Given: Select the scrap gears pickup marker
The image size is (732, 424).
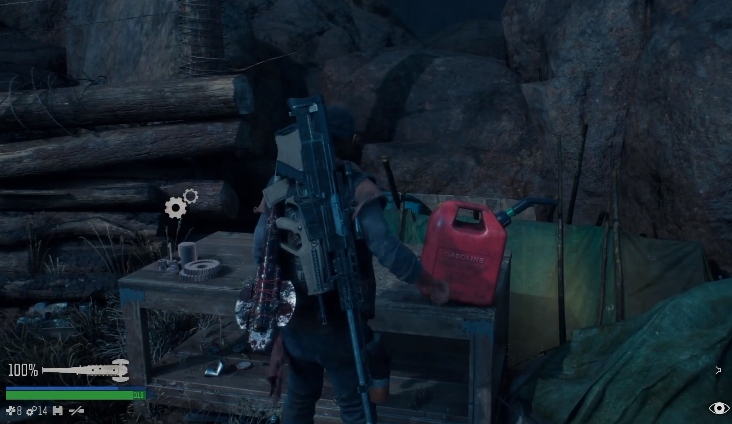Looking at the screenshot, I should click(180, 204).
